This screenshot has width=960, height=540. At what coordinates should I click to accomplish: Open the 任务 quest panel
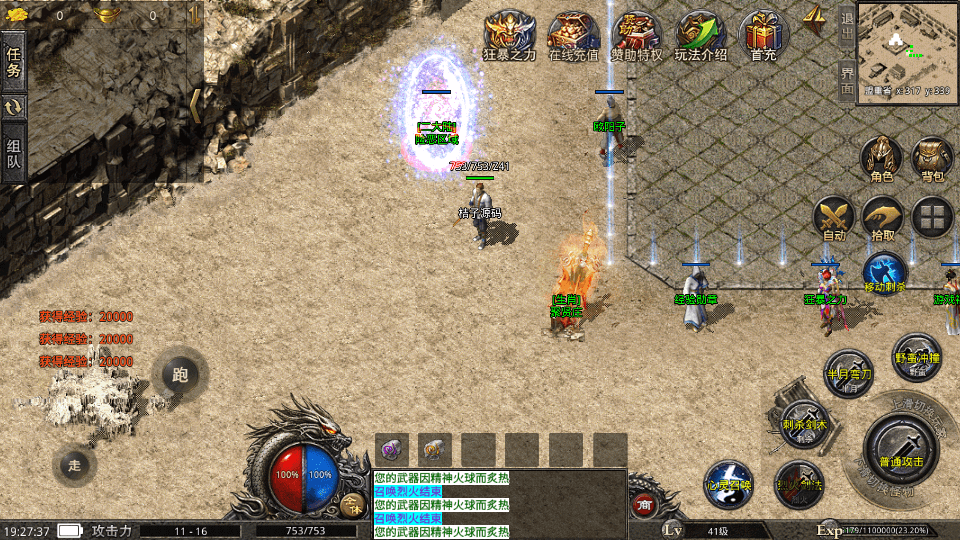pos(14,61)
